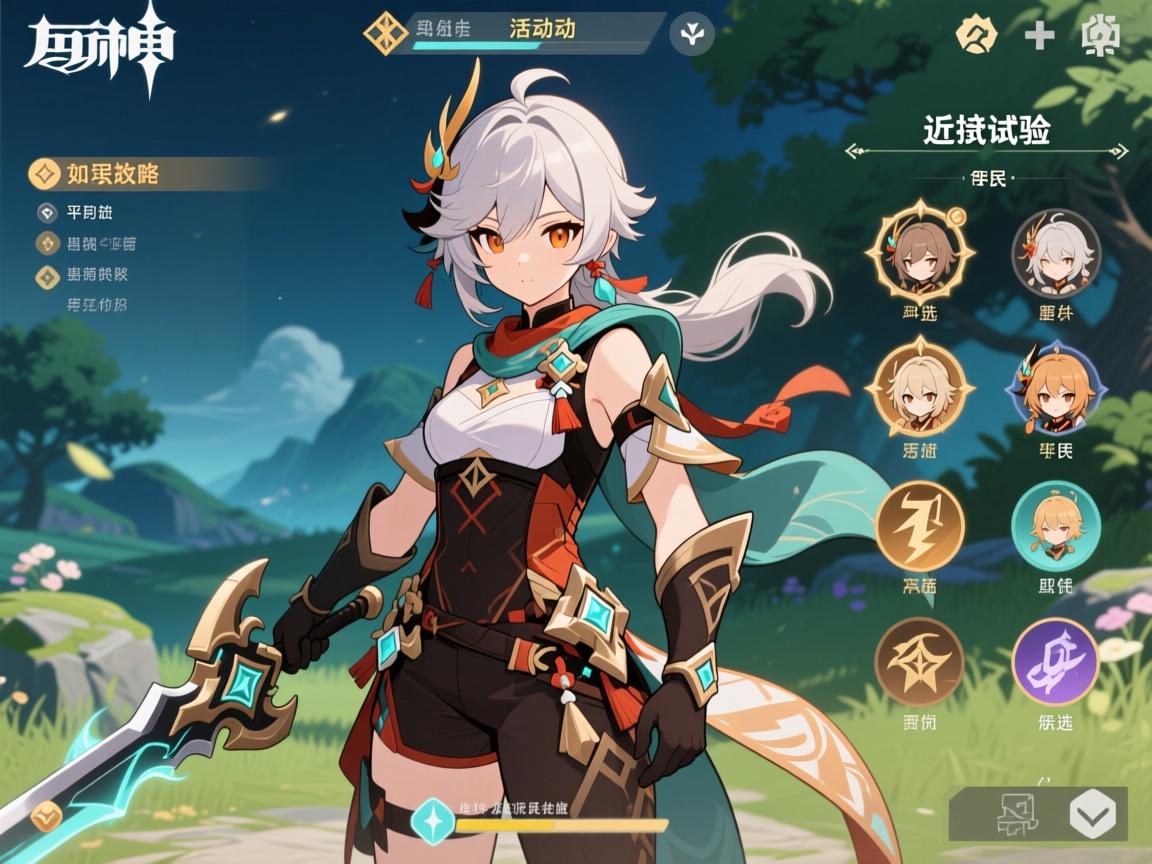1152x864 pixels.
Task: Select the silver-haired character portrait
Action: click(x=1056, y=252)
